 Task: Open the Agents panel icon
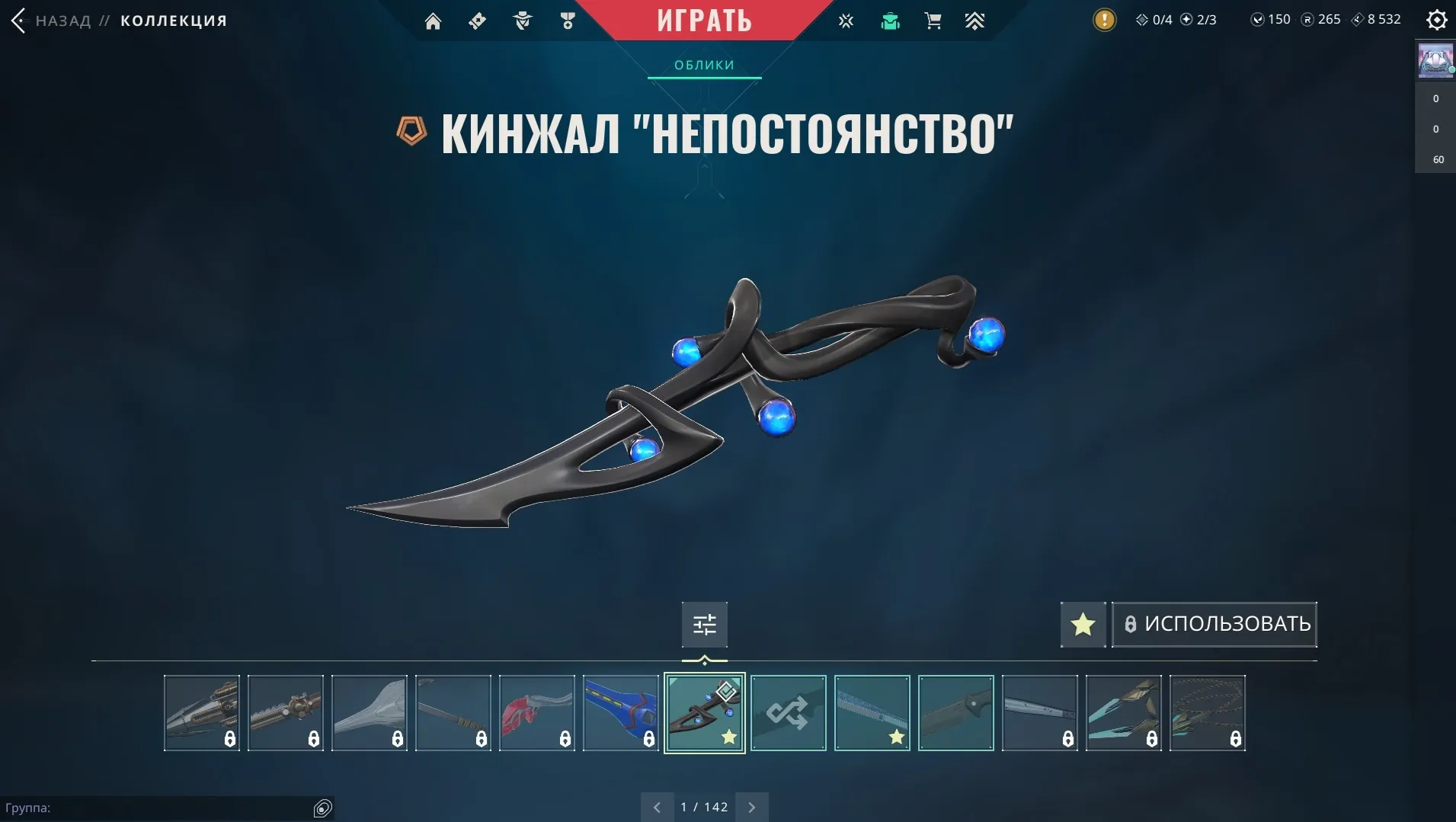[523, 21]
